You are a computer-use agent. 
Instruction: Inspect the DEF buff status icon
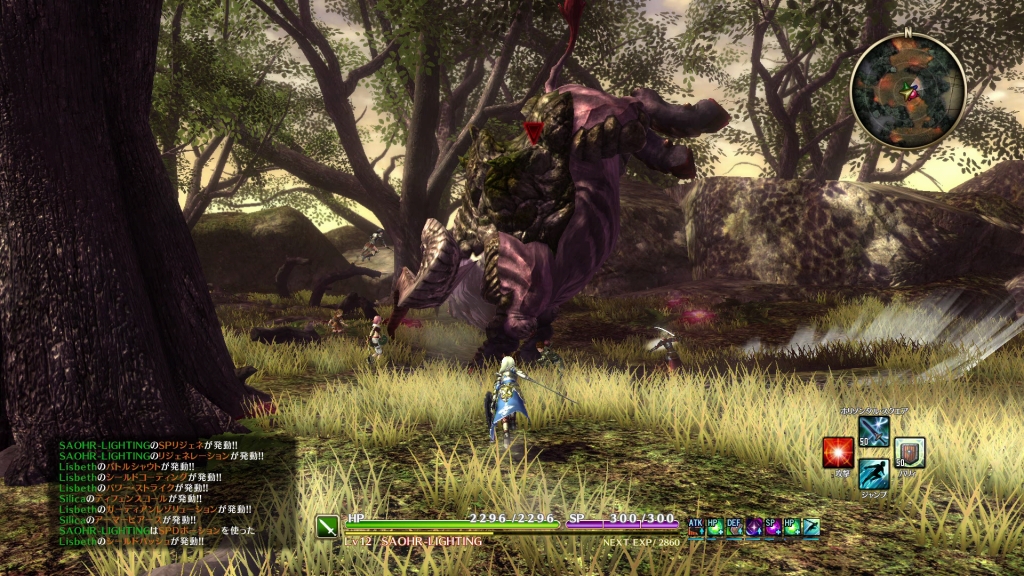pyautogui.click(x=734, y=526)
